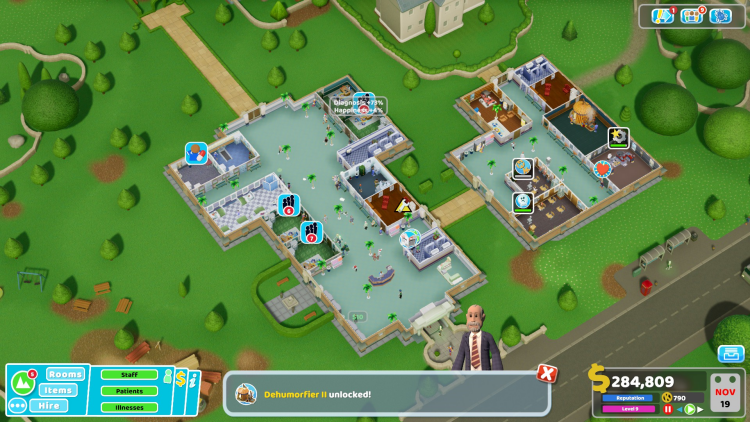Open the Rooms build menu
Viewport: 750px width, 422px height.
(65, 374)
